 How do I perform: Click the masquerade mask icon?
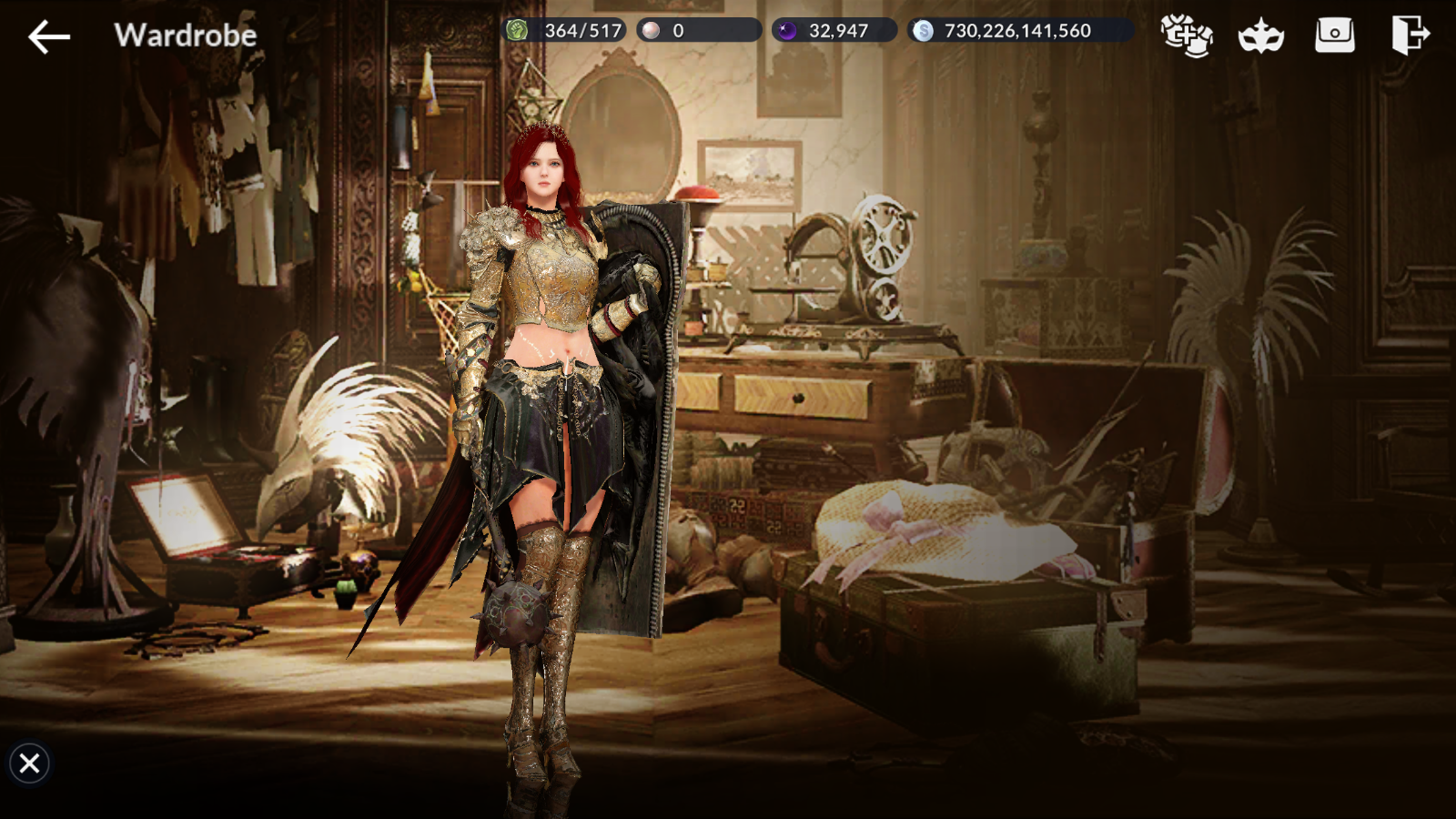coord(1260,37)
